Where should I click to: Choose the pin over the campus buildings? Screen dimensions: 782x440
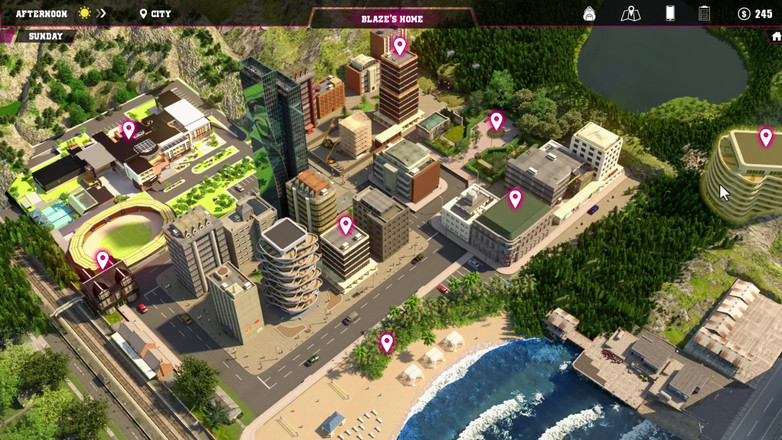pyautogui.click(x=129, y=130)
